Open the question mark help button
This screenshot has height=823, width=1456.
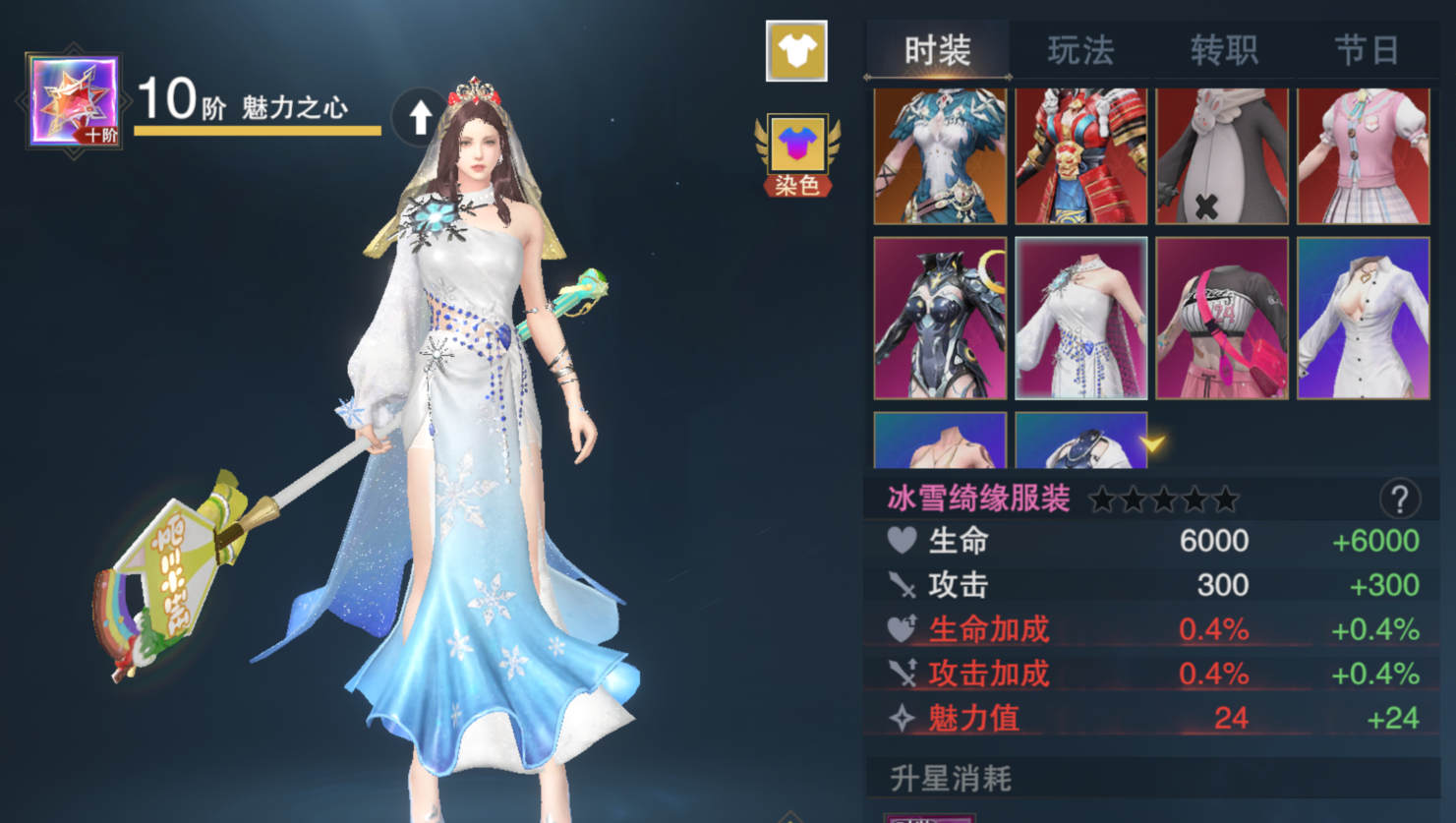point(1399,500)
